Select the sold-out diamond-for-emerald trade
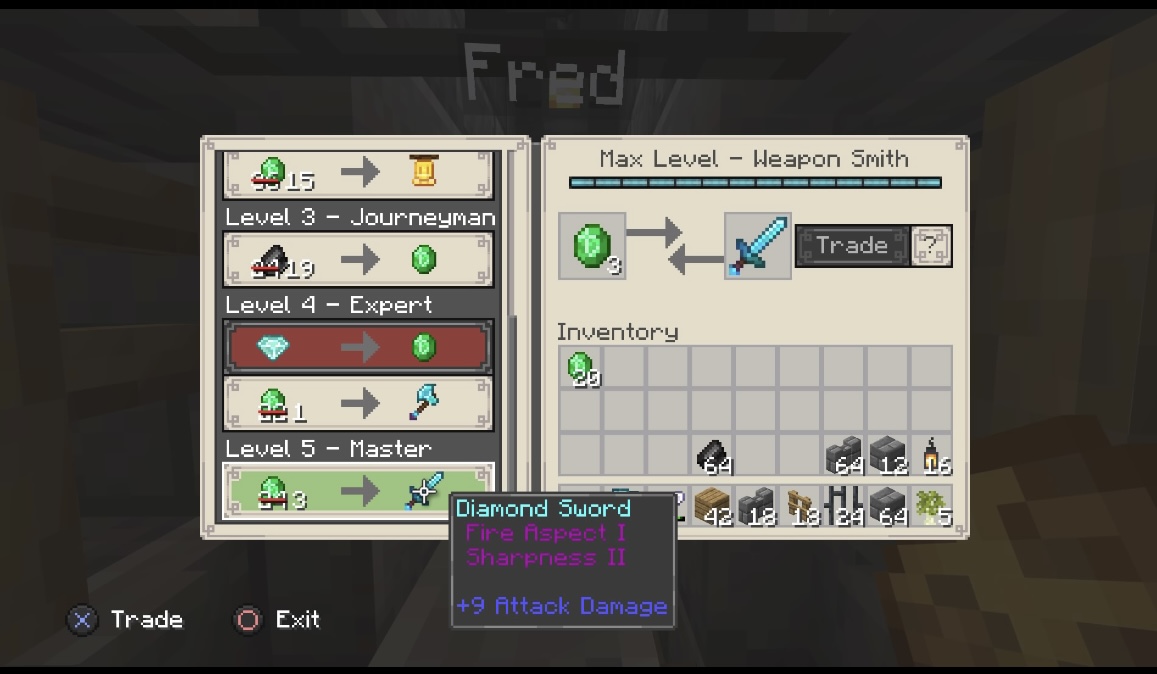The height and width of the screenshot is (674, 1157). point(358,347)
